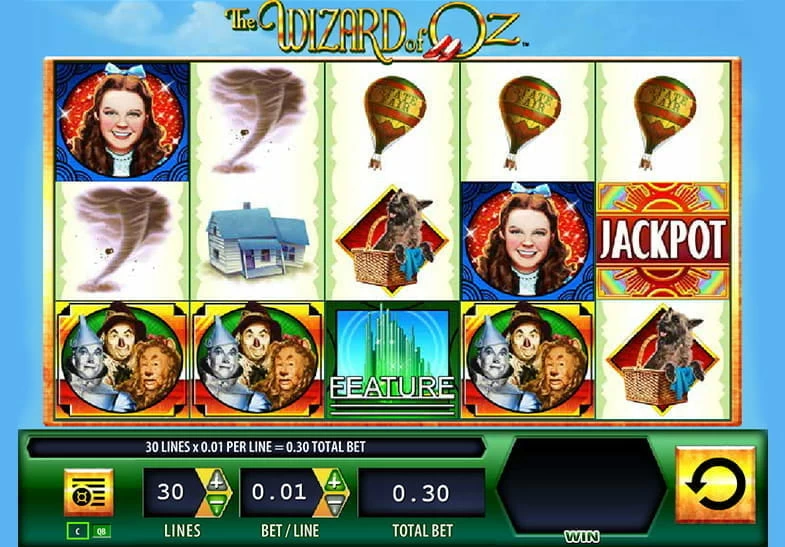Screen dimensions: 785x547
Task: Raise the bet per line
Action: tap(332, 483)
